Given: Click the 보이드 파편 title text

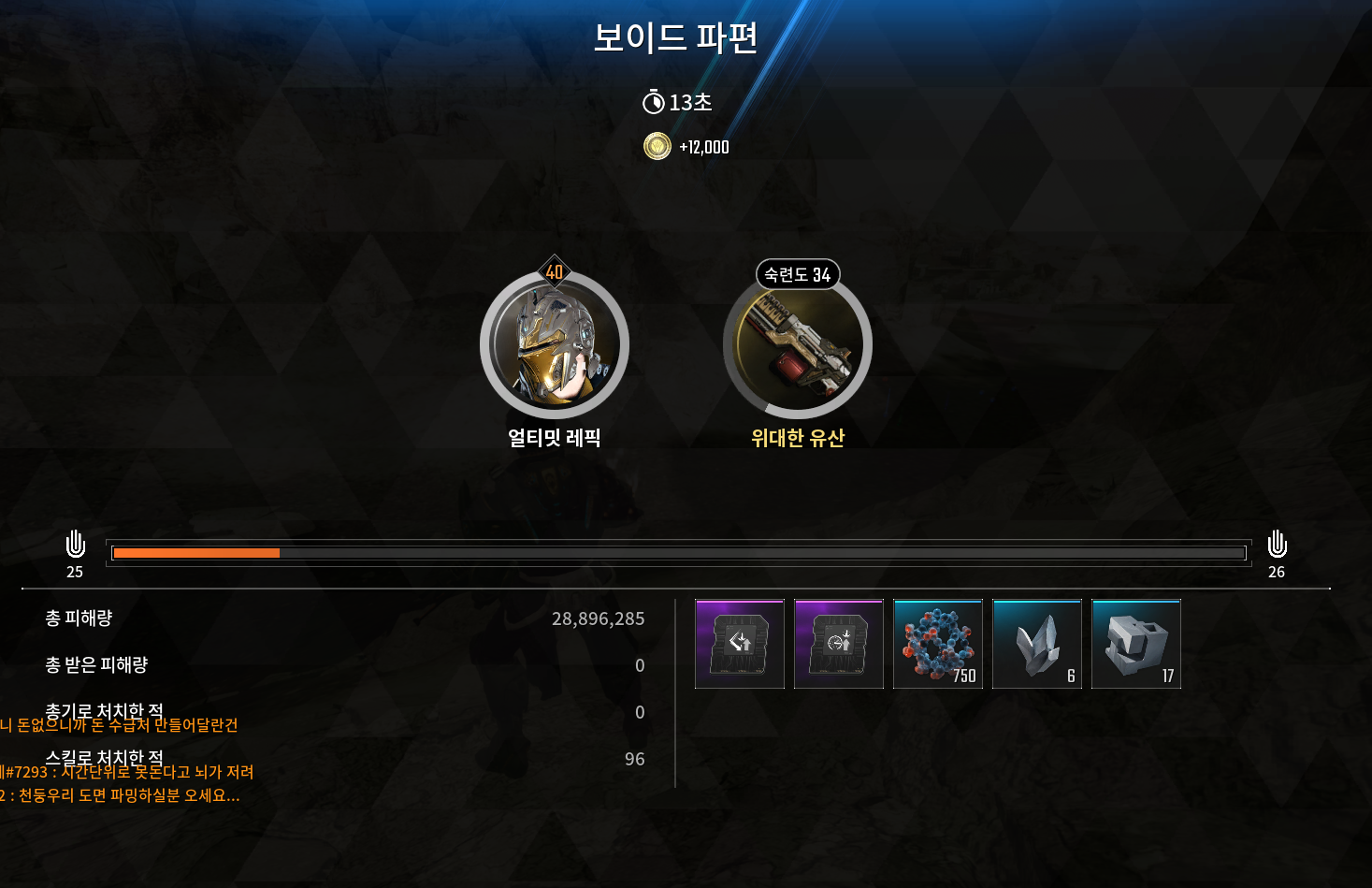Looking at the screenshot, I should click(677, 39).
